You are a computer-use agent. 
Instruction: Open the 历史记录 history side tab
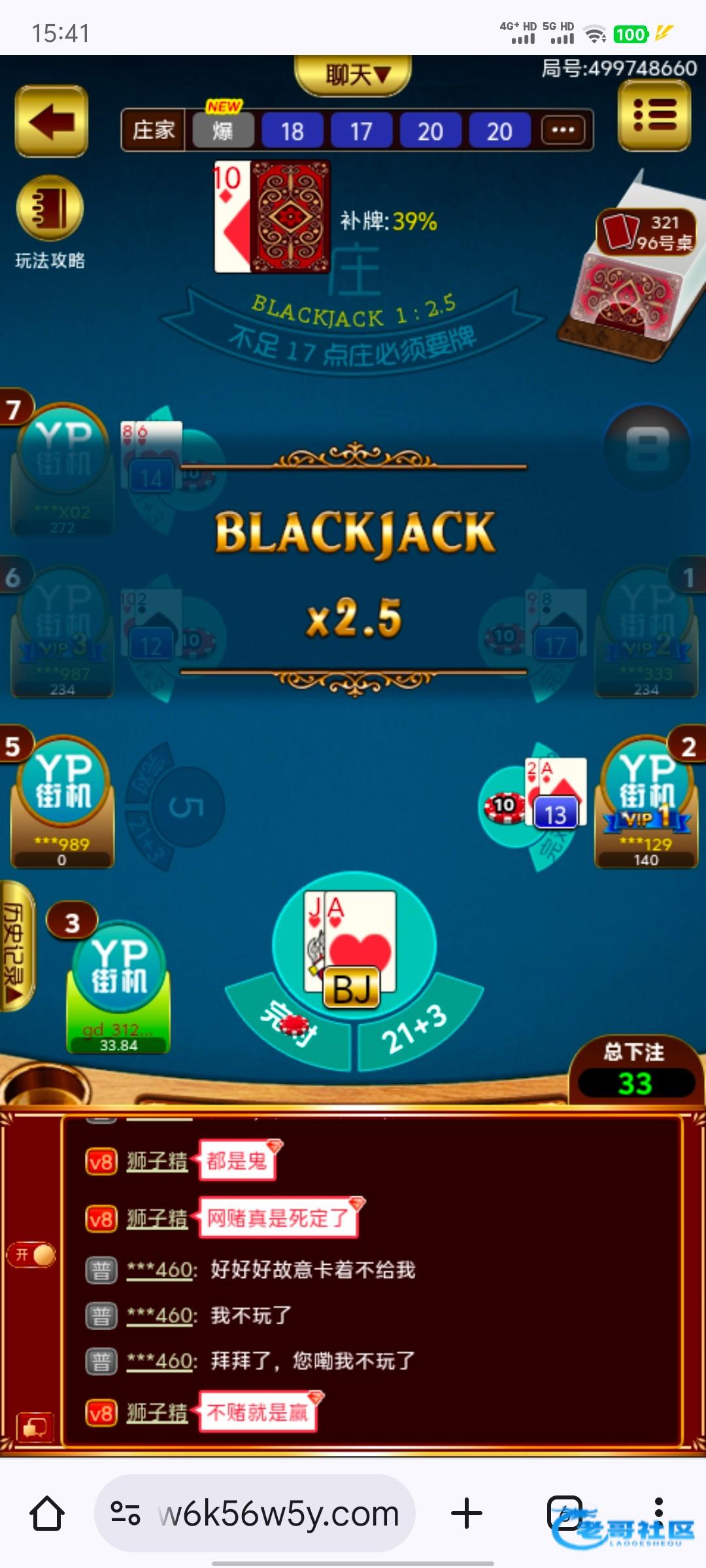16,945
